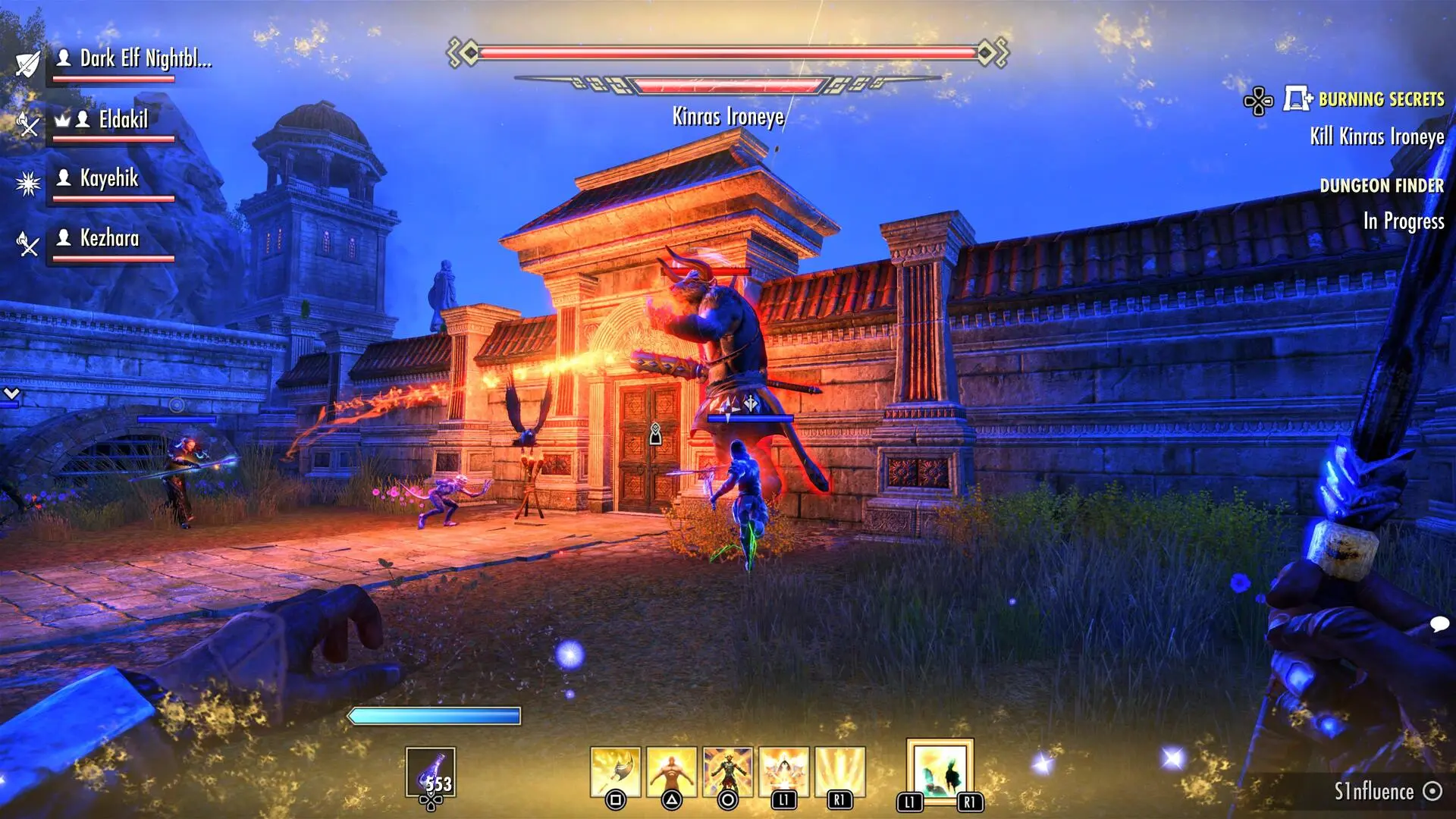Fire the gold-framed ultimate ability
1456x819 pixels.
(940, 770)
